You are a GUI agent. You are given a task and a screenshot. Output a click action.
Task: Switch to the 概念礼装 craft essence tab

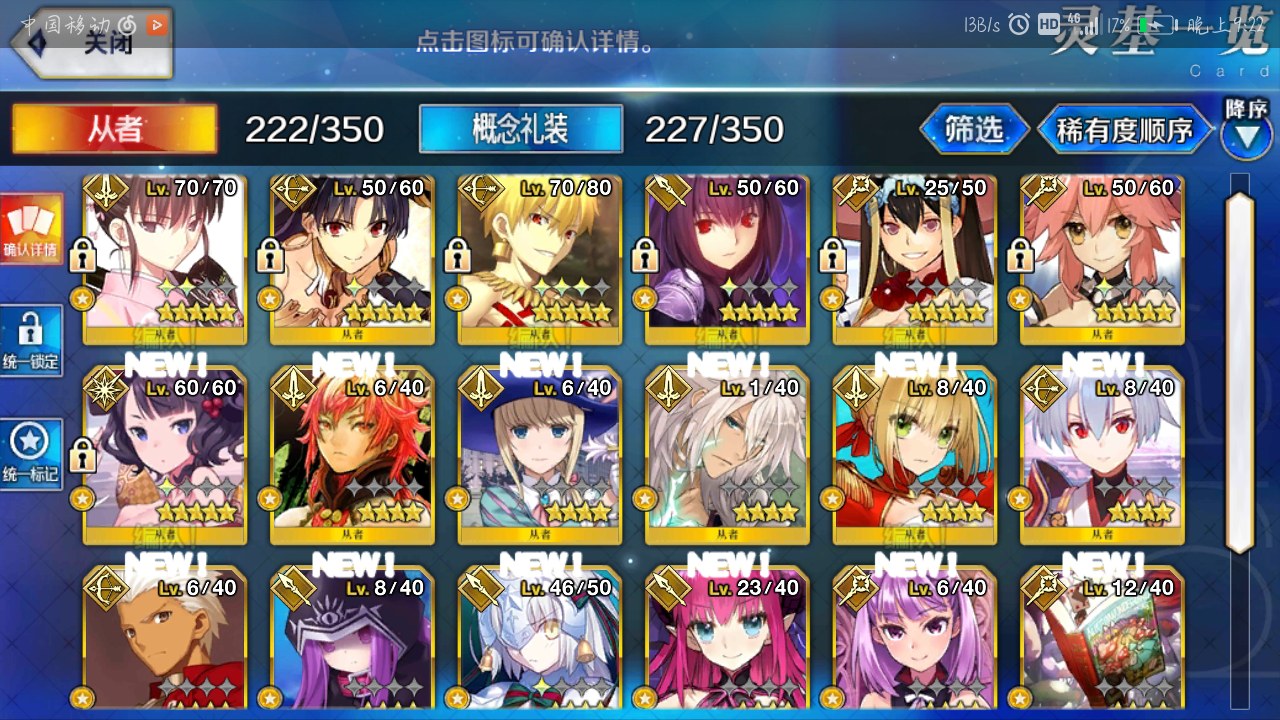tap(520, 129)
